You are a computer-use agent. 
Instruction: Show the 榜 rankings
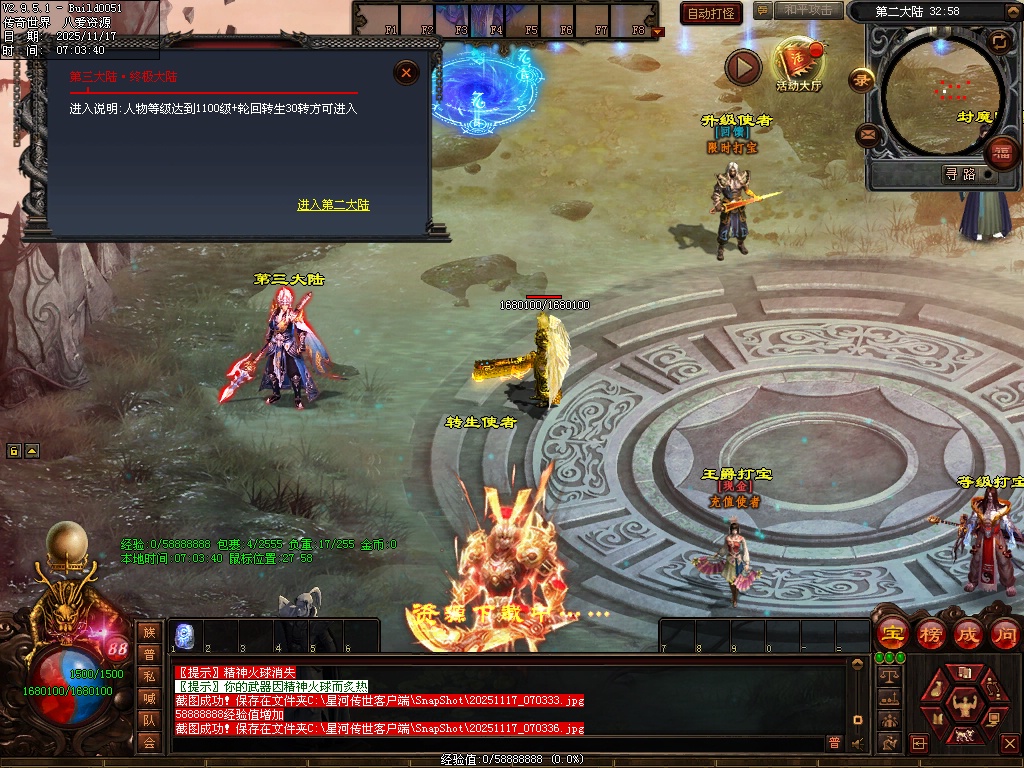click(x=930, y=634)
